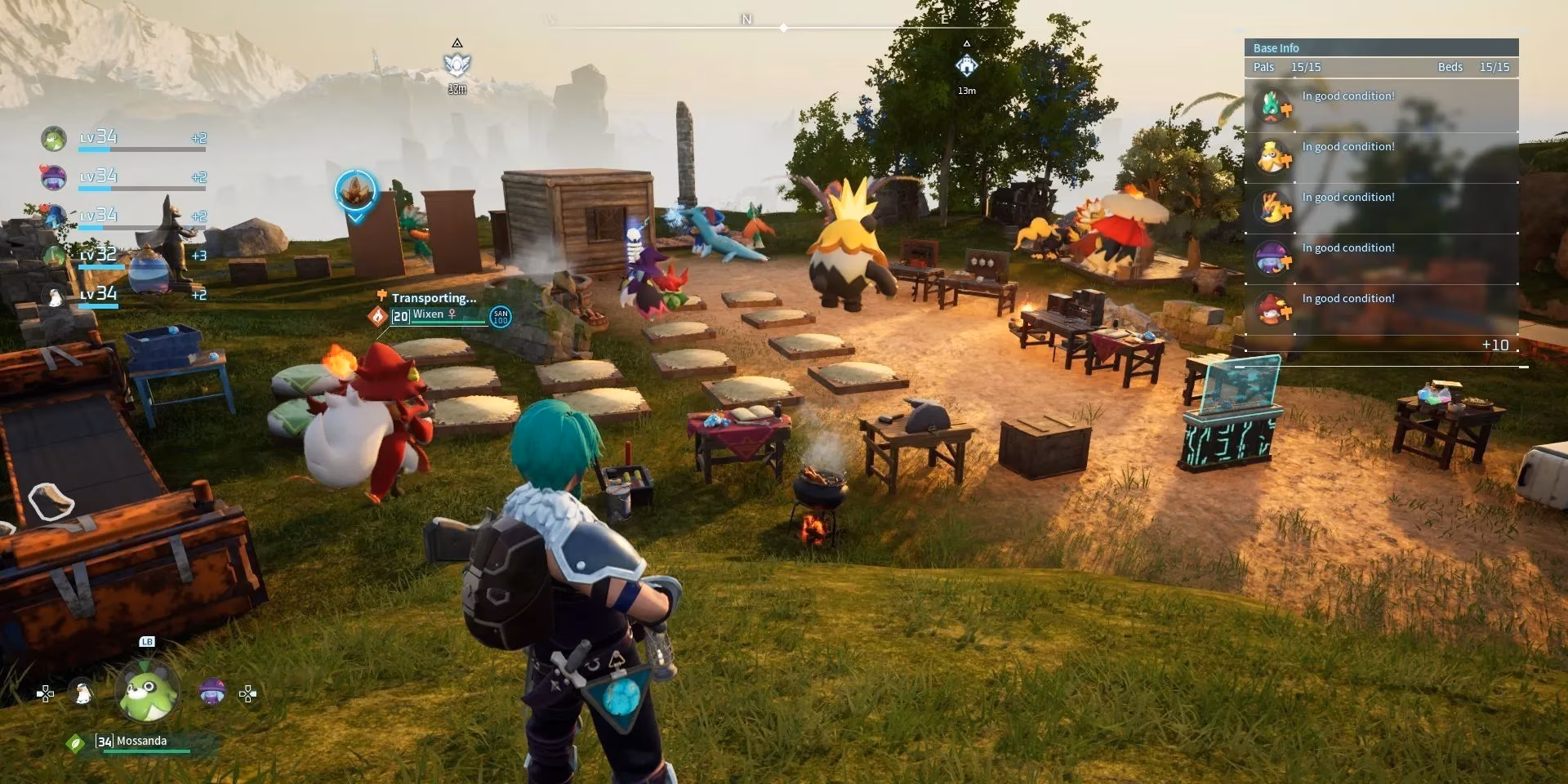1568x784 pixels.
Task: Click the blue circular base waypoint marker
Action: pyautogui.click(x=356, y=191)
